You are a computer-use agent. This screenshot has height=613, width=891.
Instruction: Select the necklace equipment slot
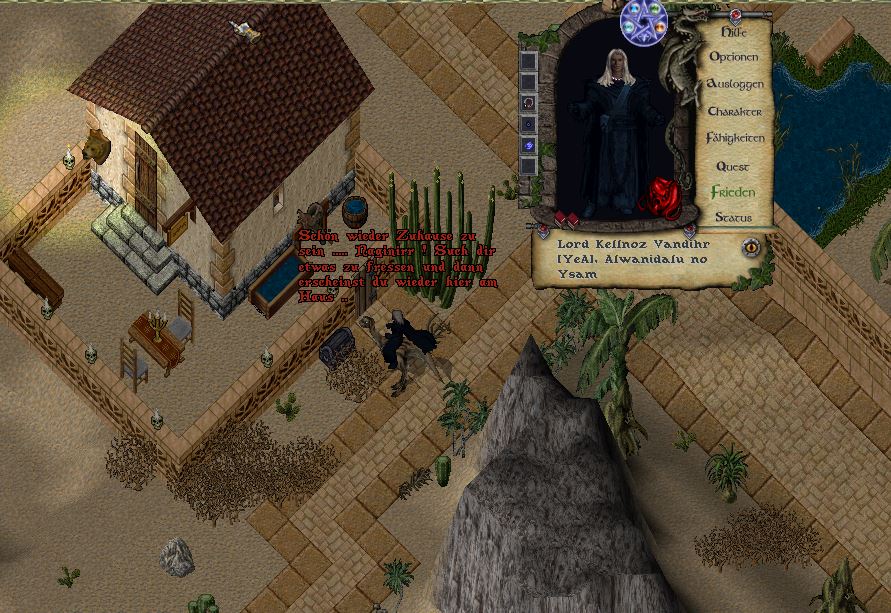[529, 102]
